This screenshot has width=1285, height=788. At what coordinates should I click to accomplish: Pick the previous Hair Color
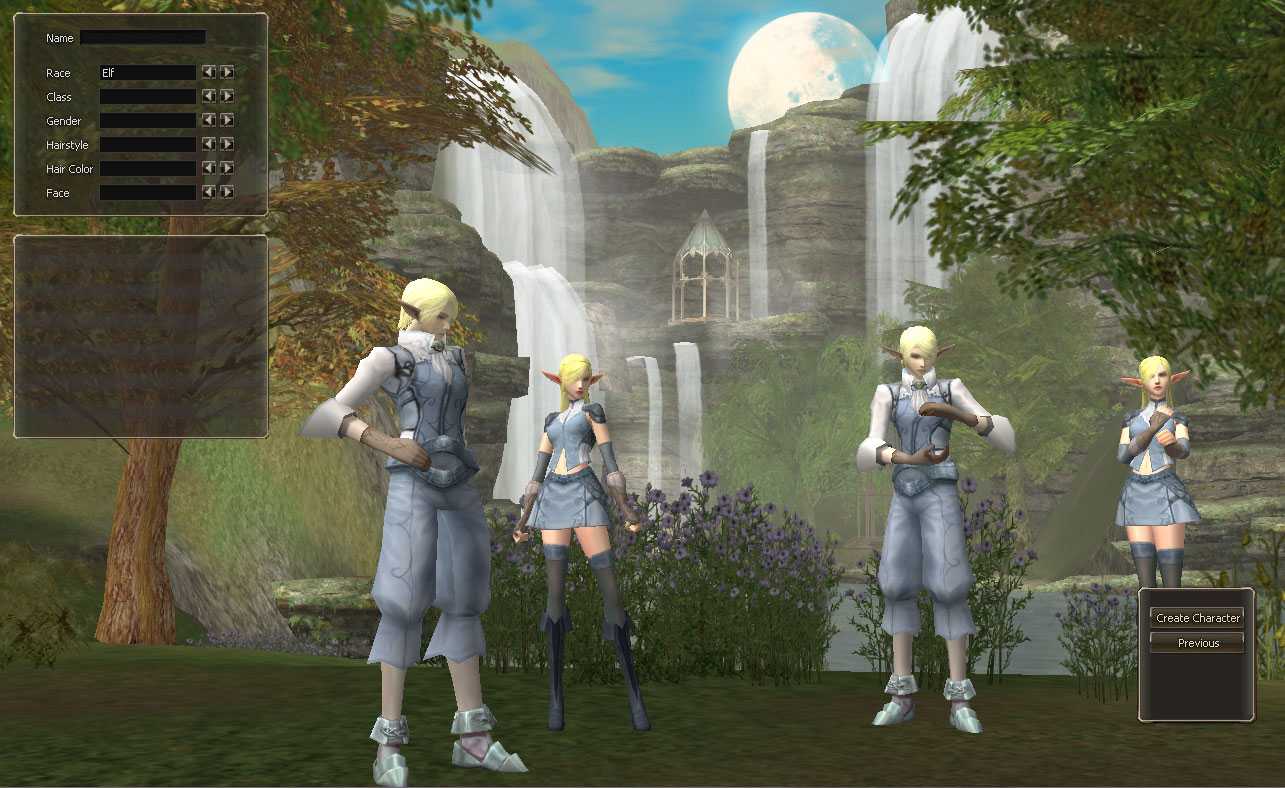tap(209, 168)
